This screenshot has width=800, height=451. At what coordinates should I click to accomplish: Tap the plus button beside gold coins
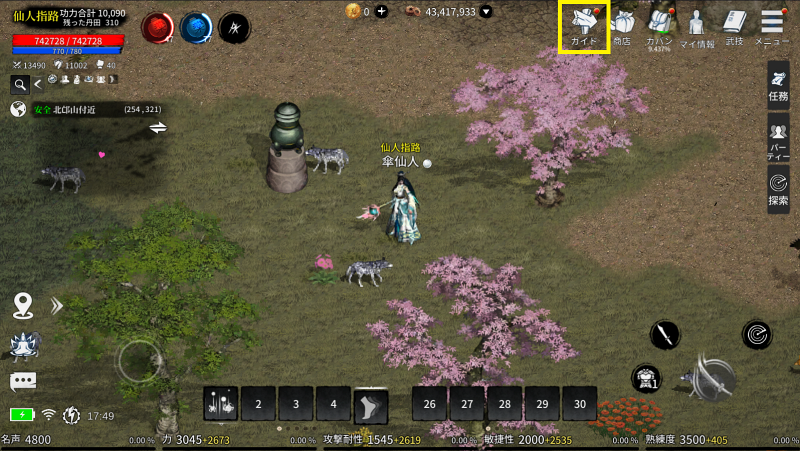[x=381, y=12]
